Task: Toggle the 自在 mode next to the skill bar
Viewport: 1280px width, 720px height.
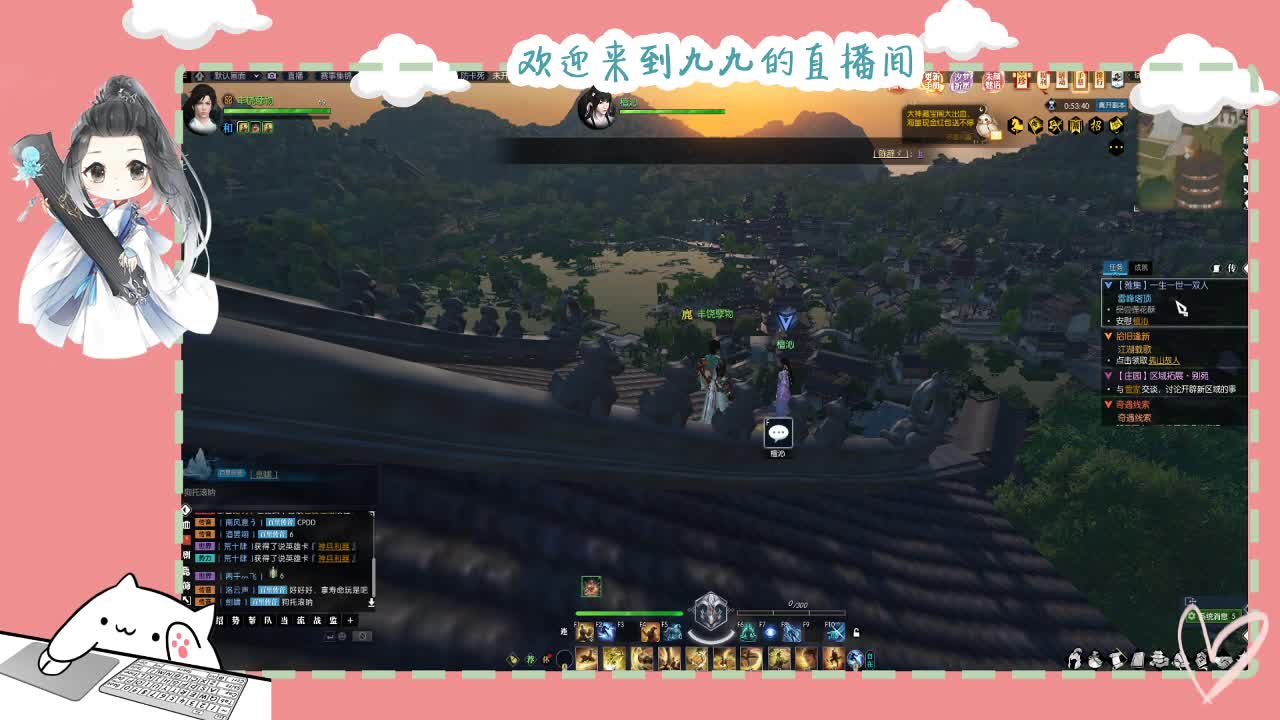Action: tap(872, 657)
